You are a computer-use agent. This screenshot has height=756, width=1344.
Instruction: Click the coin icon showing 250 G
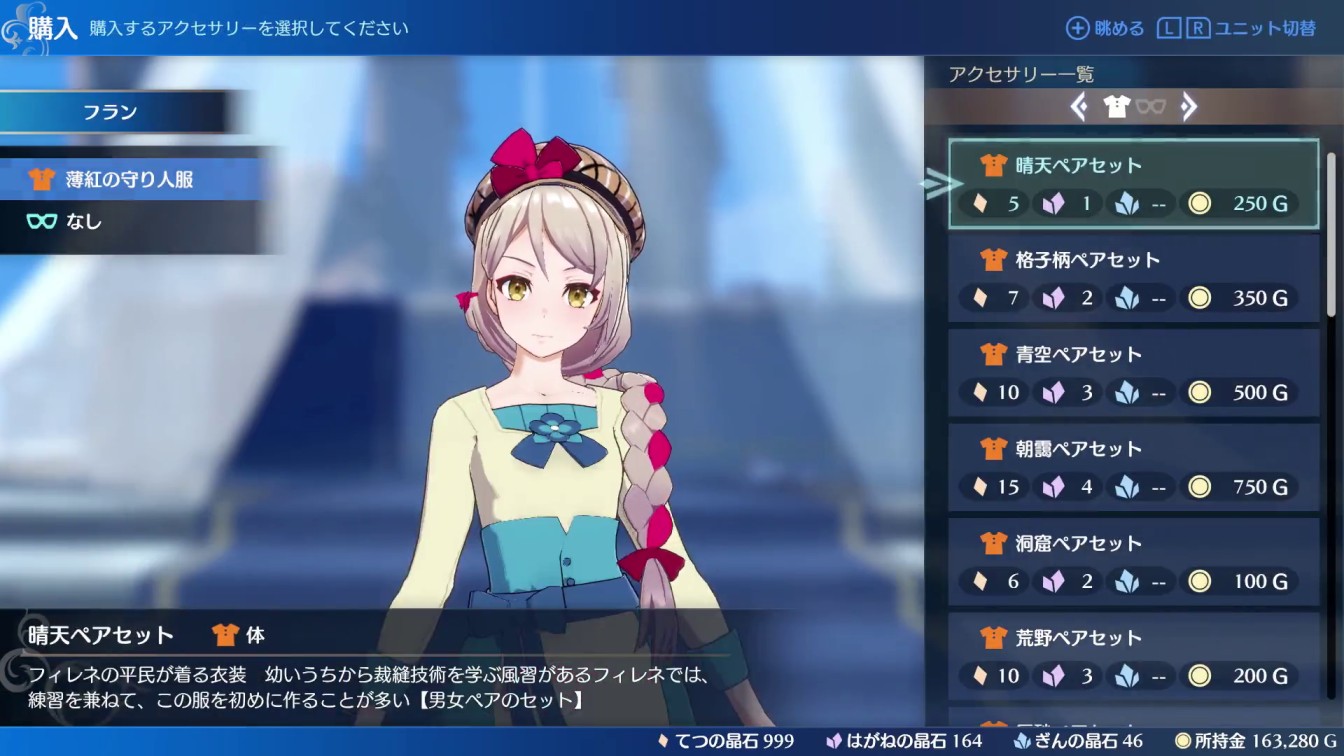[1198, 203]
